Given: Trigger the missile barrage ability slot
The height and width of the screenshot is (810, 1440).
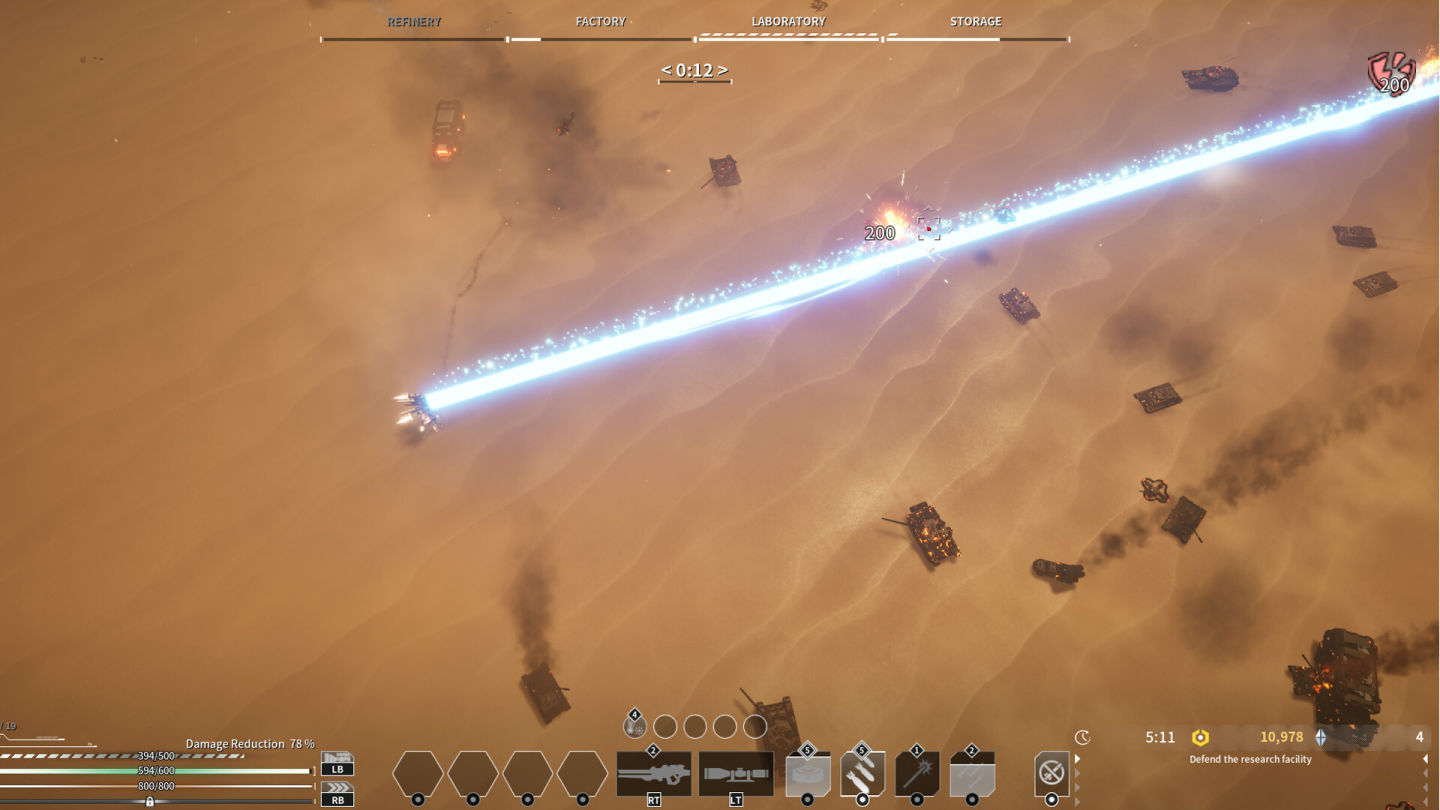Looking at the screenshot, I should (x=971, y=775).
